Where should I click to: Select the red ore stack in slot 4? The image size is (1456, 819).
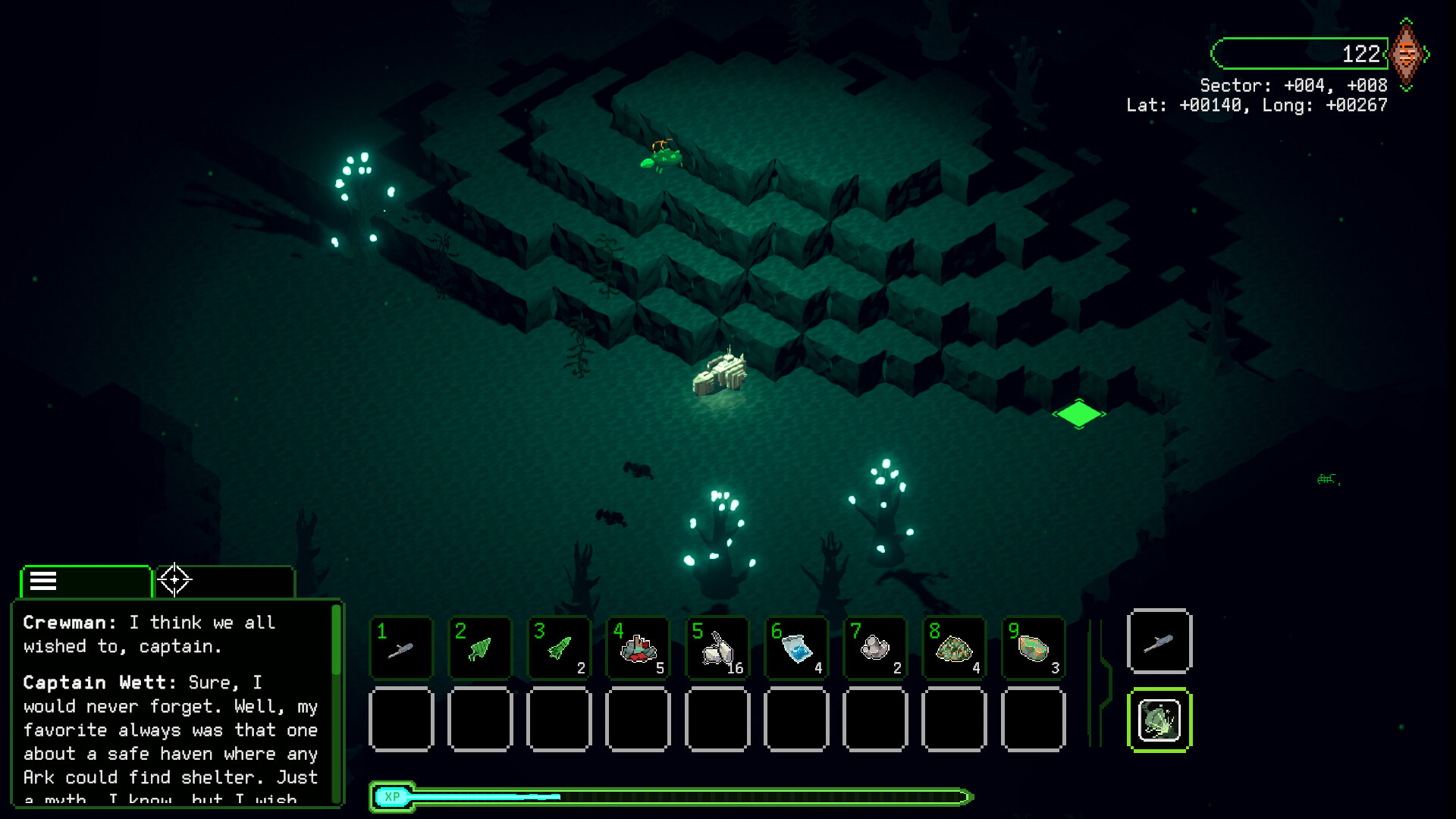638,648
